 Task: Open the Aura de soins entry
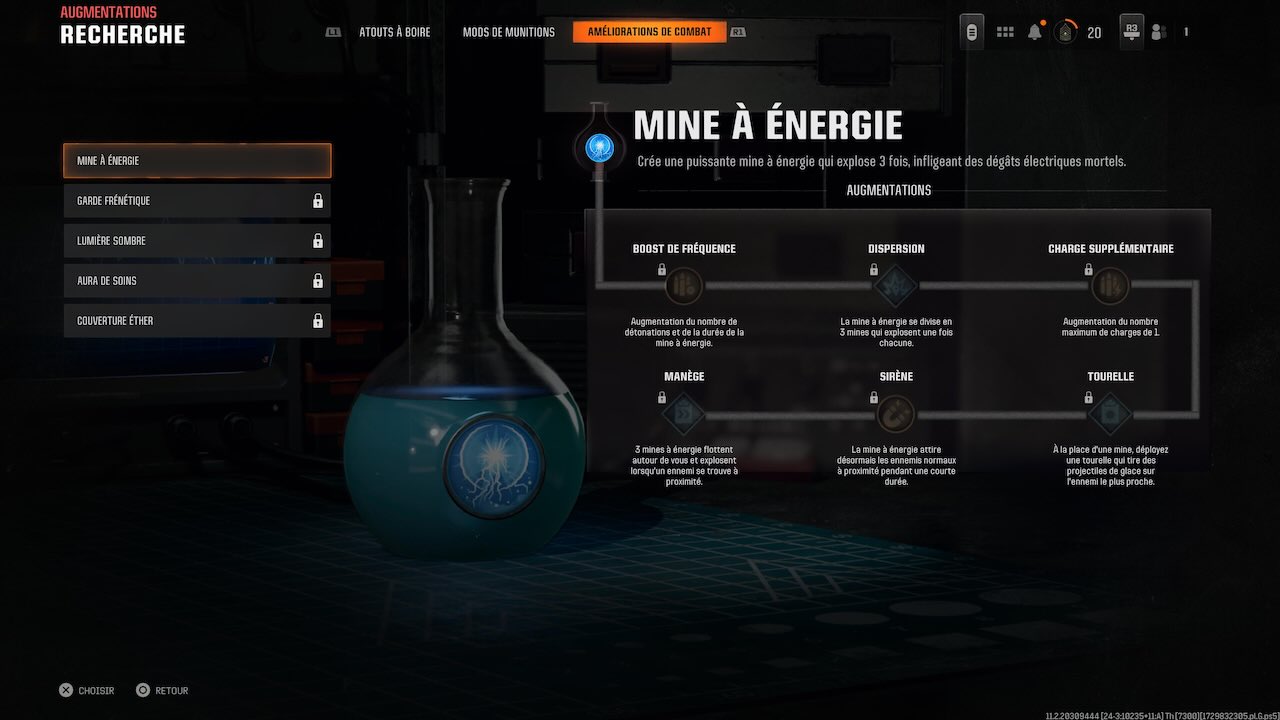click(x=197, y=281)
